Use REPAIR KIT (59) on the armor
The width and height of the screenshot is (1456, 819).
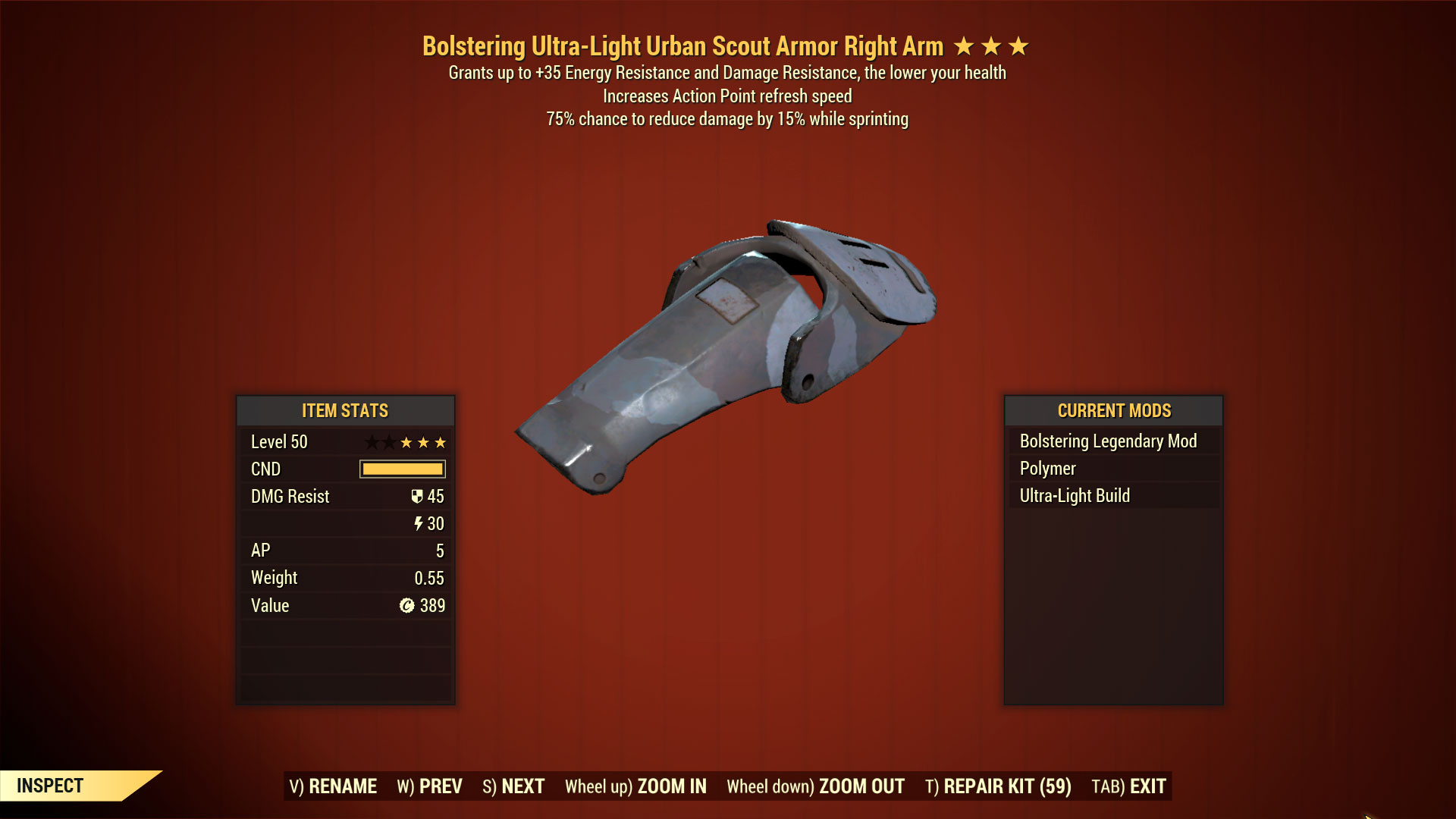coord(998,786)
